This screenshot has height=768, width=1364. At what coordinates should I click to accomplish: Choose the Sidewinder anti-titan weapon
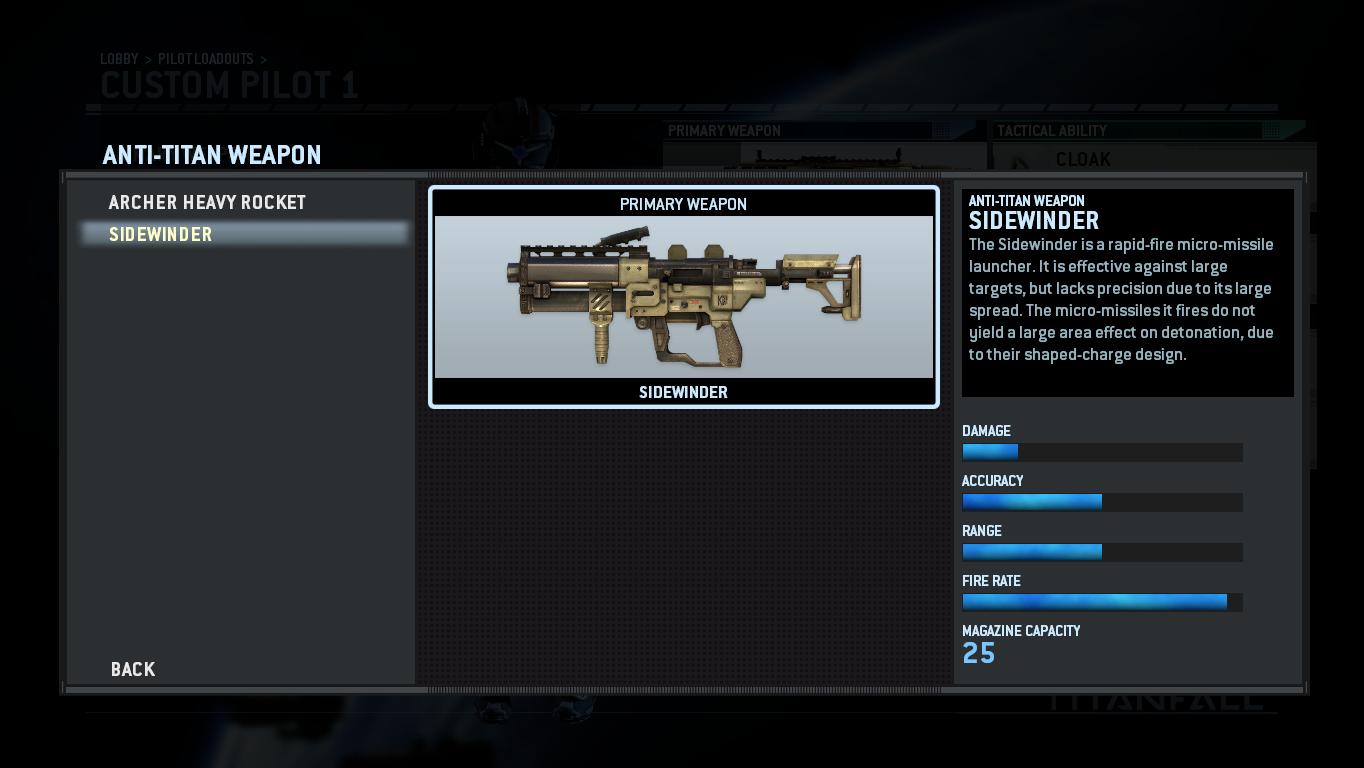point(161,235)
